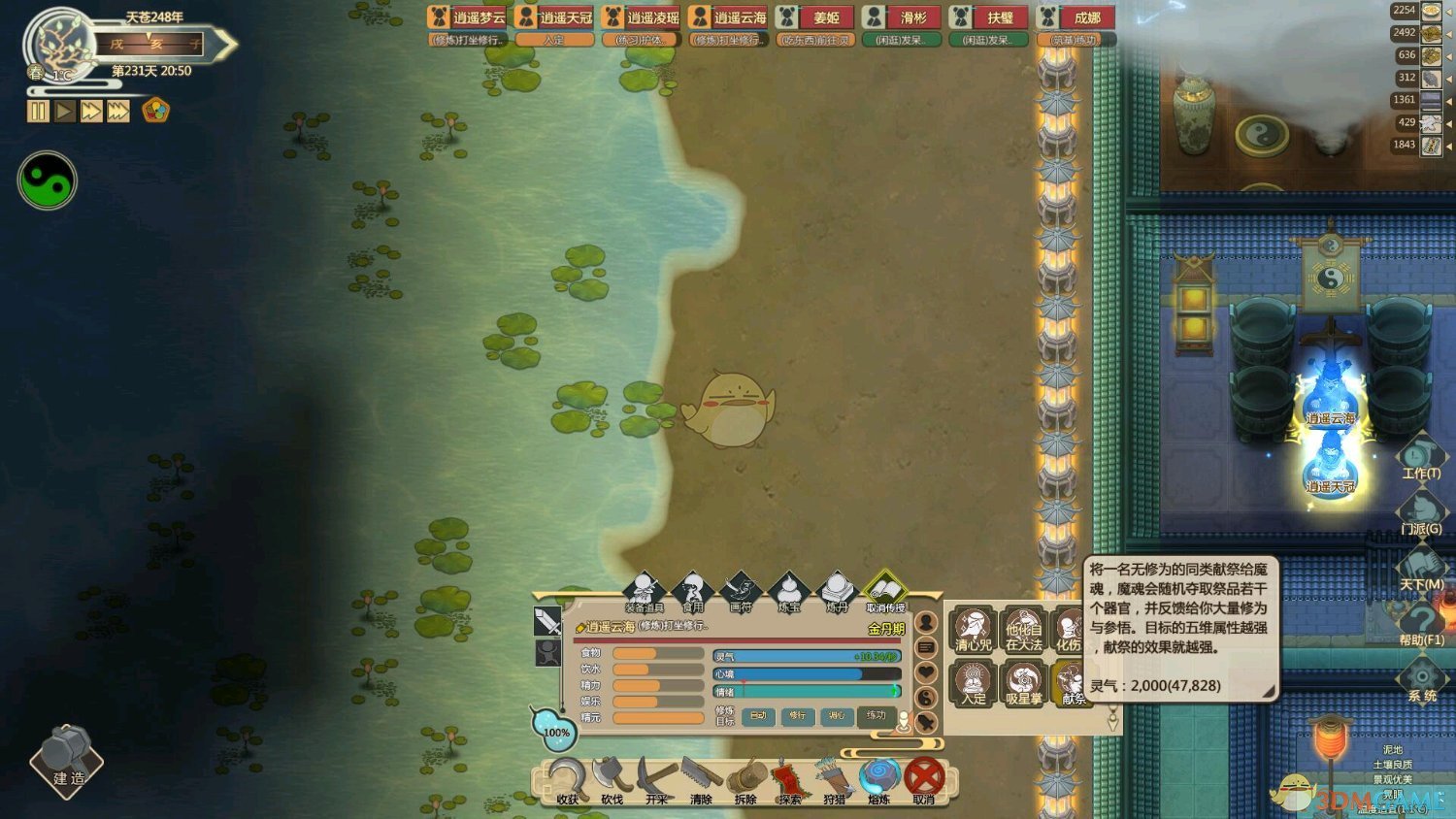Click the green yin-yang icon
Viewport: 1456px width, 819px height.
pyautogui.click(x=47, y=180)
